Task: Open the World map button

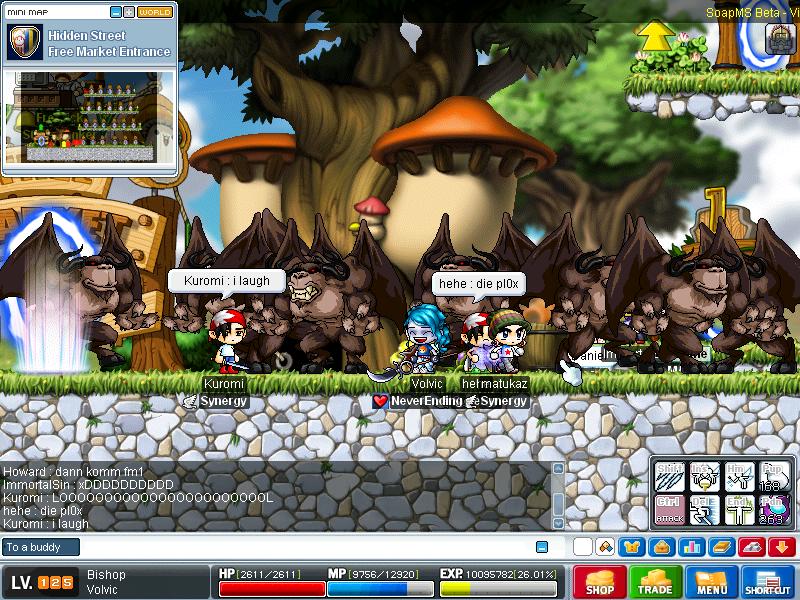Action: click(154, 12)
